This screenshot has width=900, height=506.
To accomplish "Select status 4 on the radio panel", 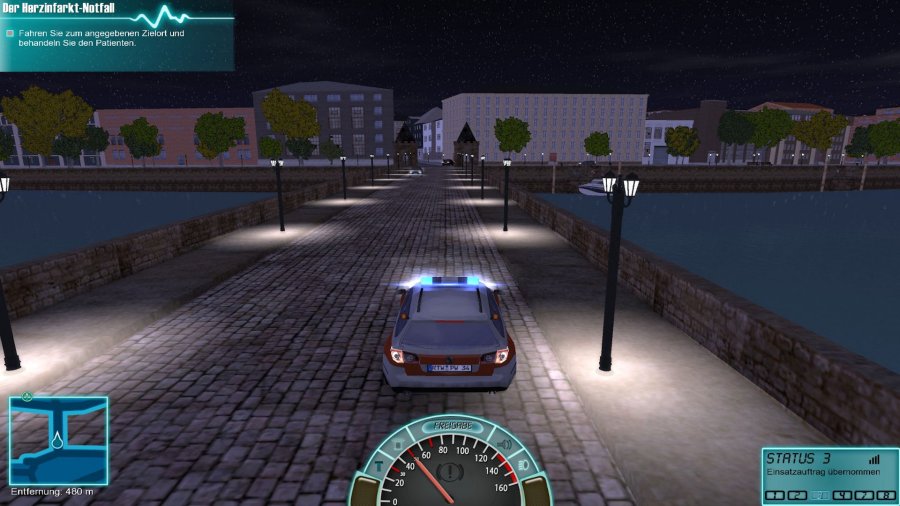I will click(843, 495).
